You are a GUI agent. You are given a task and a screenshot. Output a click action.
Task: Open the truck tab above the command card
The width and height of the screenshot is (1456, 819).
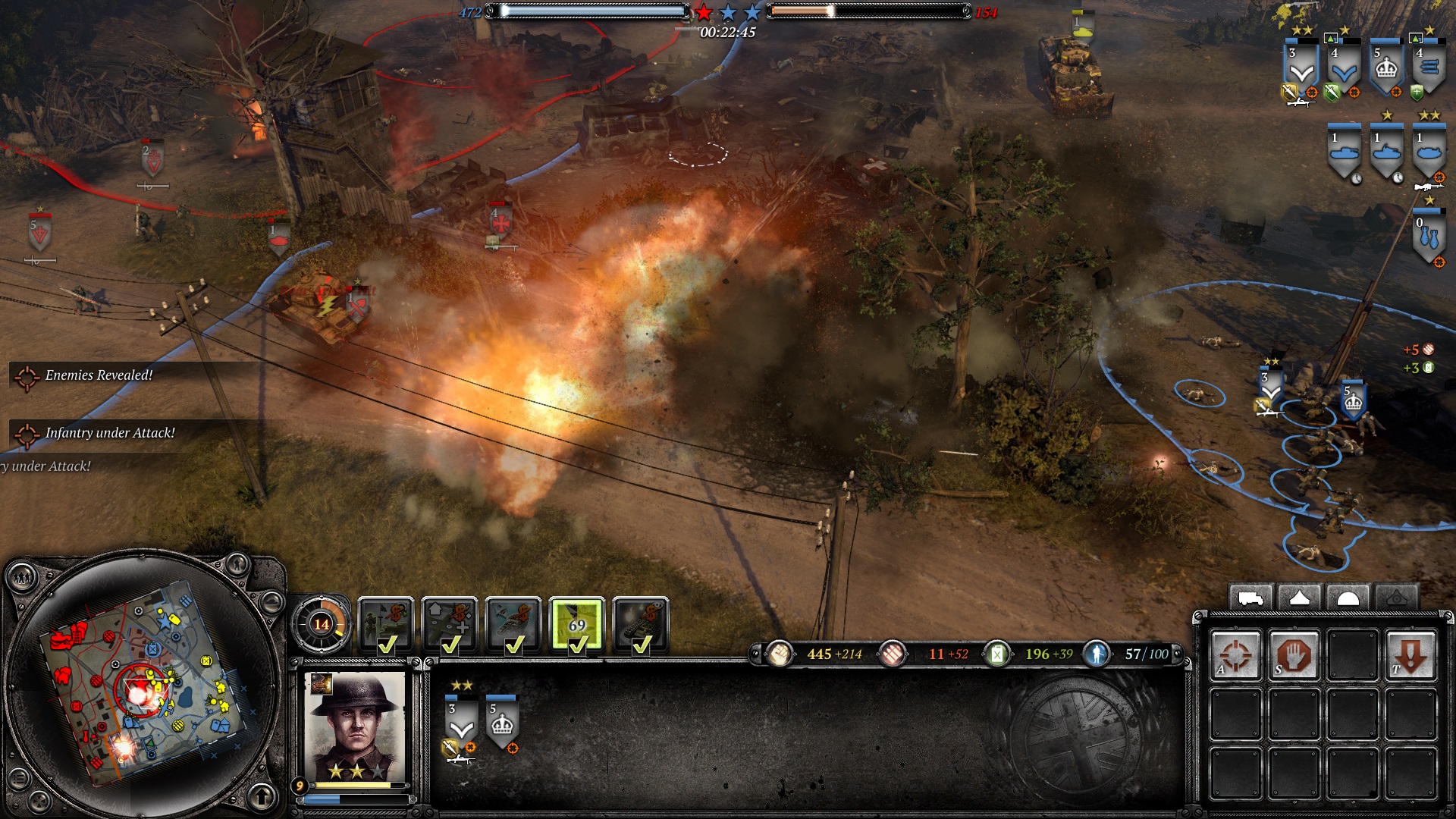point(1251,598)
